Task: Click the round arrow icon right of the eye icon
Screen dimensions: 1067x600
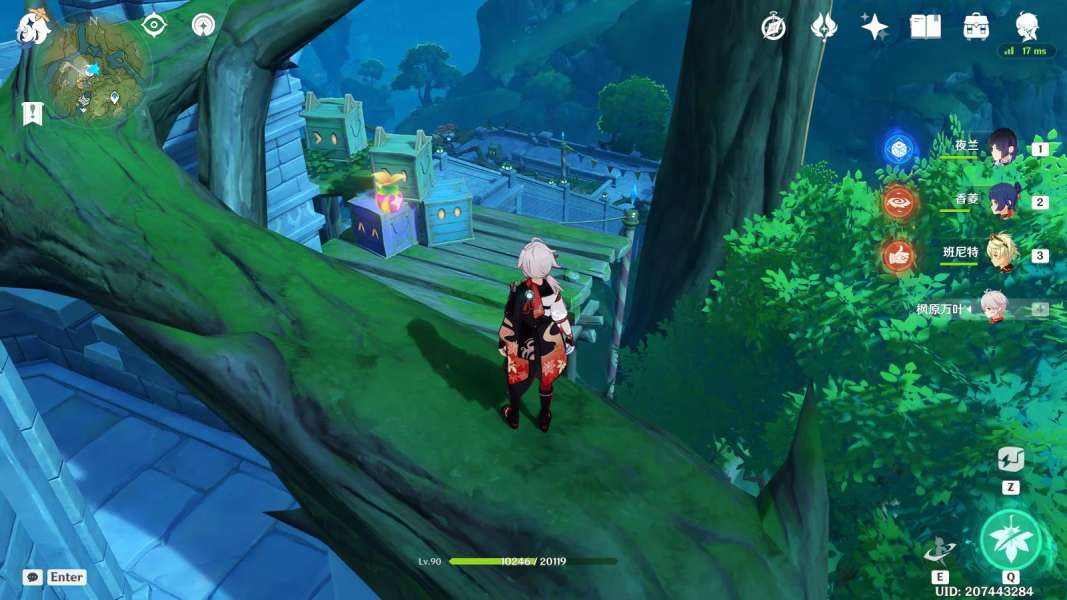Action: [x=204, y=25]
